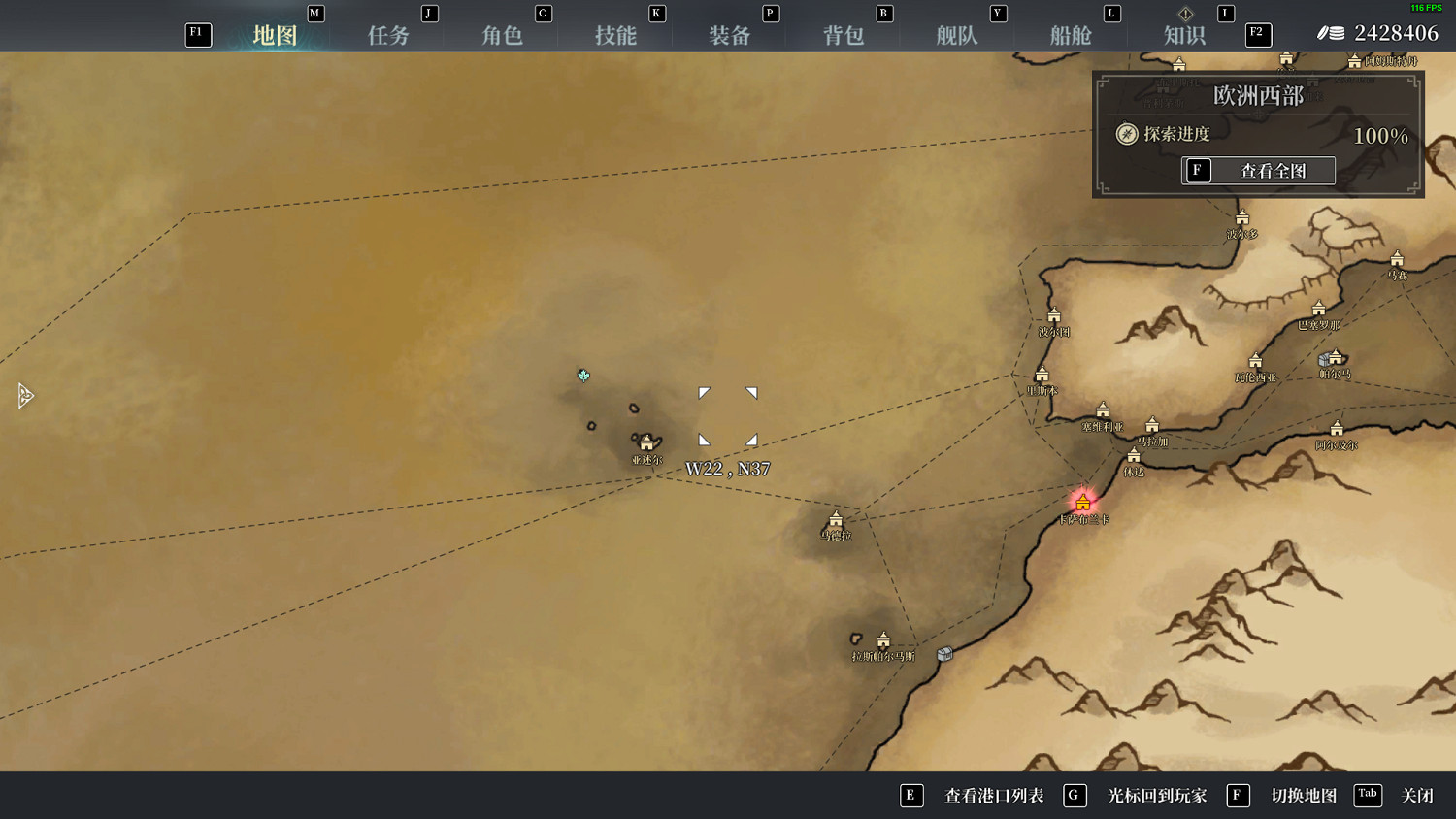Select the Madeira (马德拉) port icon
Viewport: 1456px width, 819px height.
(837, 519)
